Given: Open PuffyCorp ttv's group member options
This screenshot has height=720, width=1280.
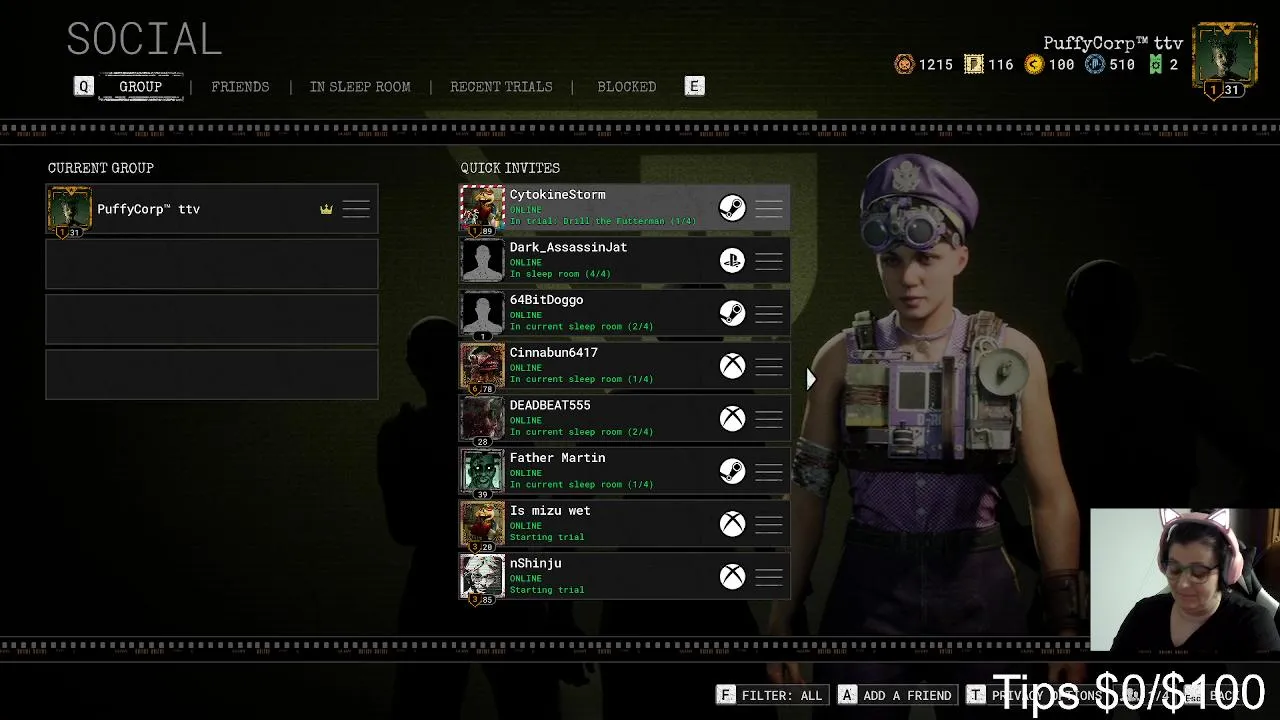Looking at the screenshot, I should click(x=356, y=209).
